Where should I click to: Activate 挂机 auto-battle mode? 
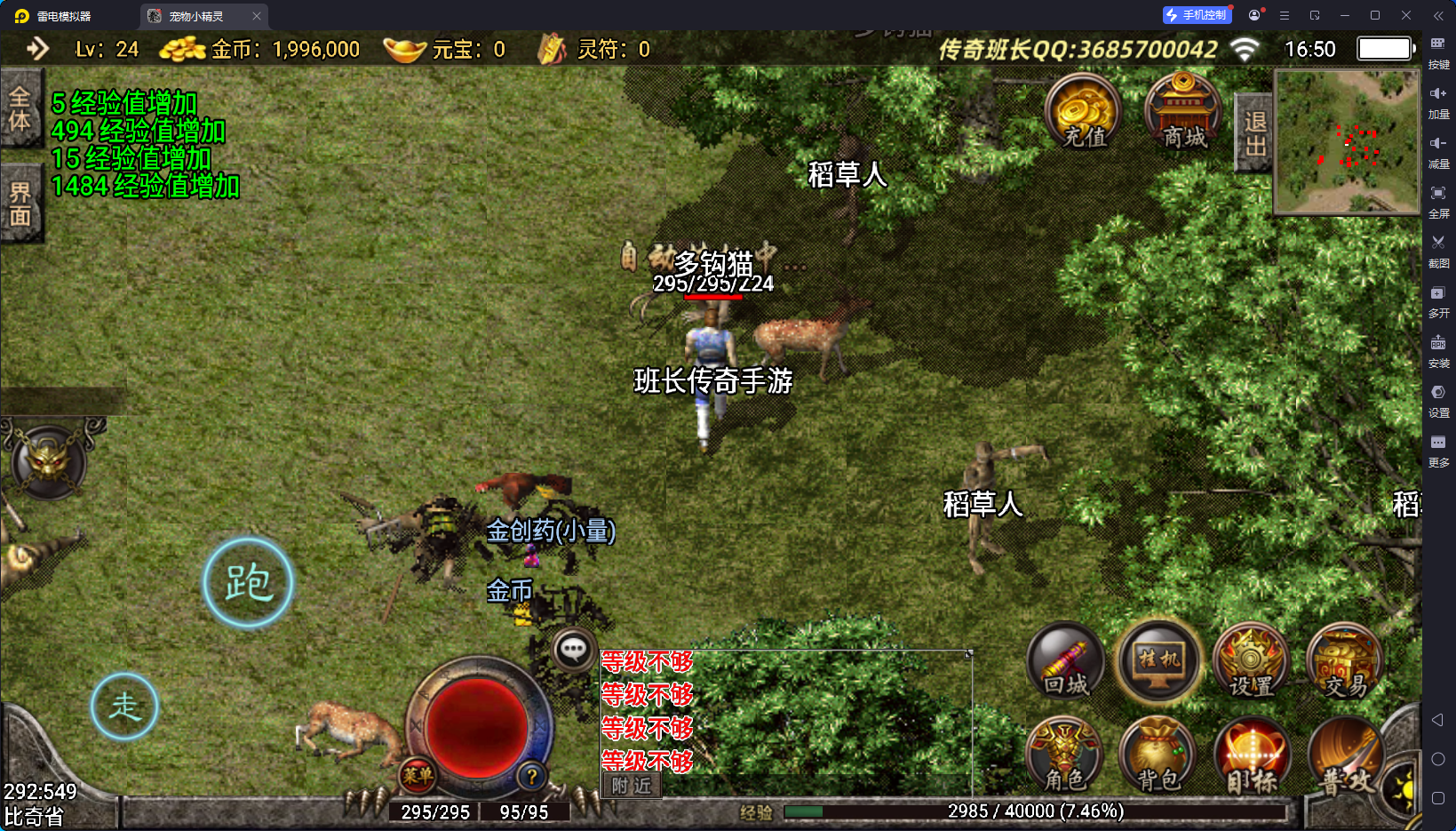pyautogui.click(x=1159, y=662)
